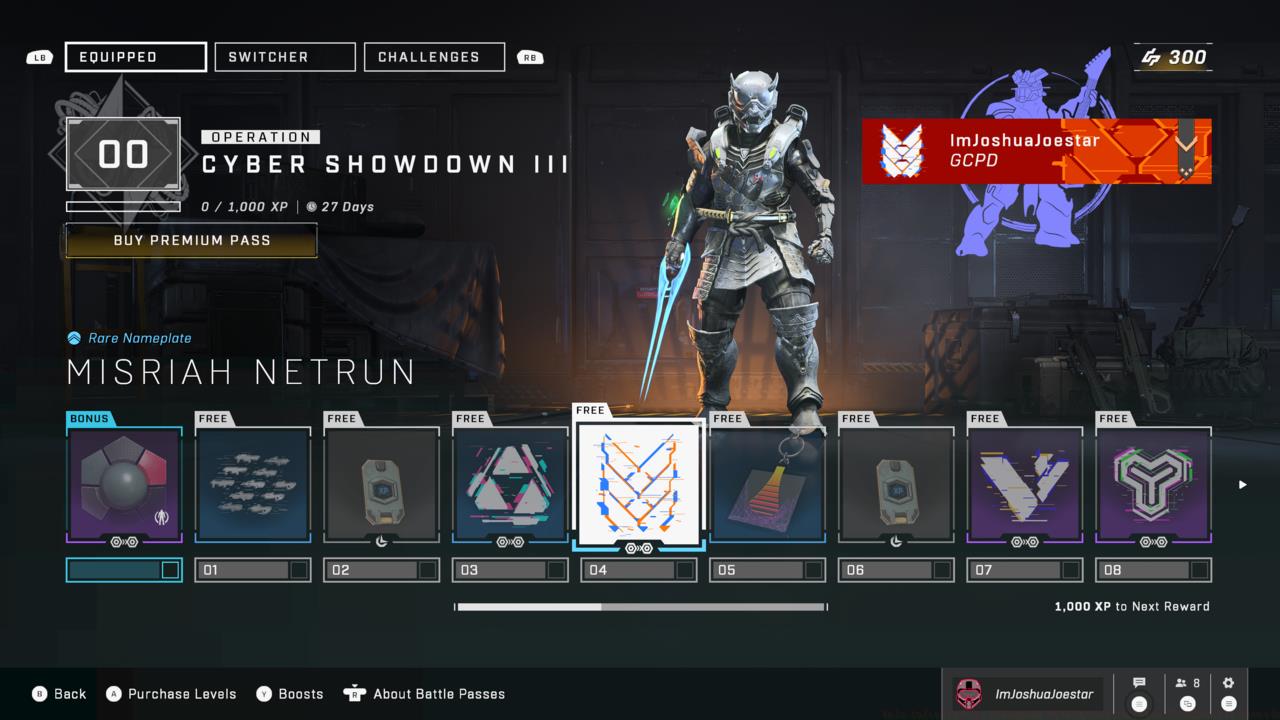
Task: Select the tier 08 hexagon emblem reward
Action: (x=1154, y=485)
